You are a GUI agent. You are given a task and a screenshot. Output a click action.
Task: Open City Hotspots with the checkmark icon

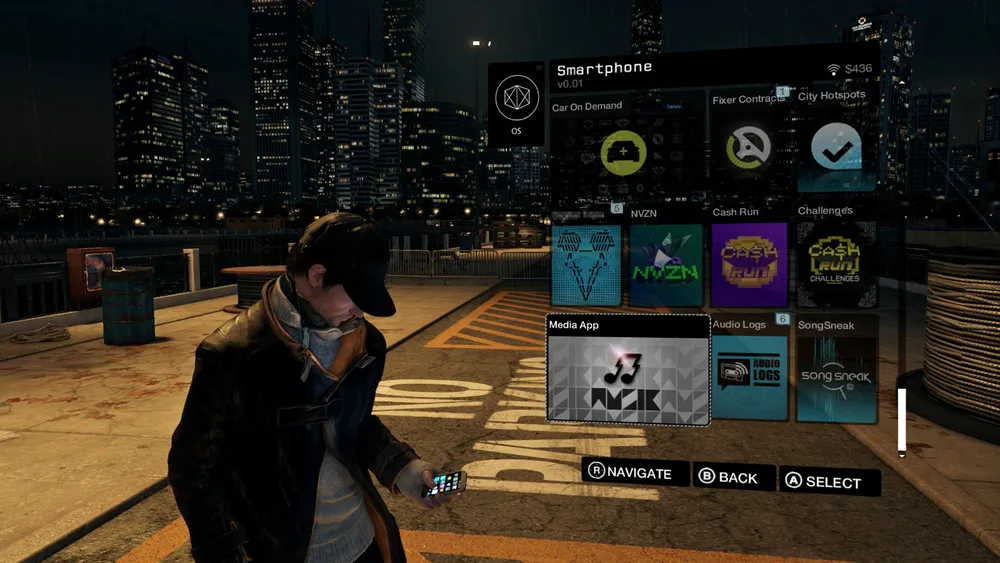[x=836, y=147]
